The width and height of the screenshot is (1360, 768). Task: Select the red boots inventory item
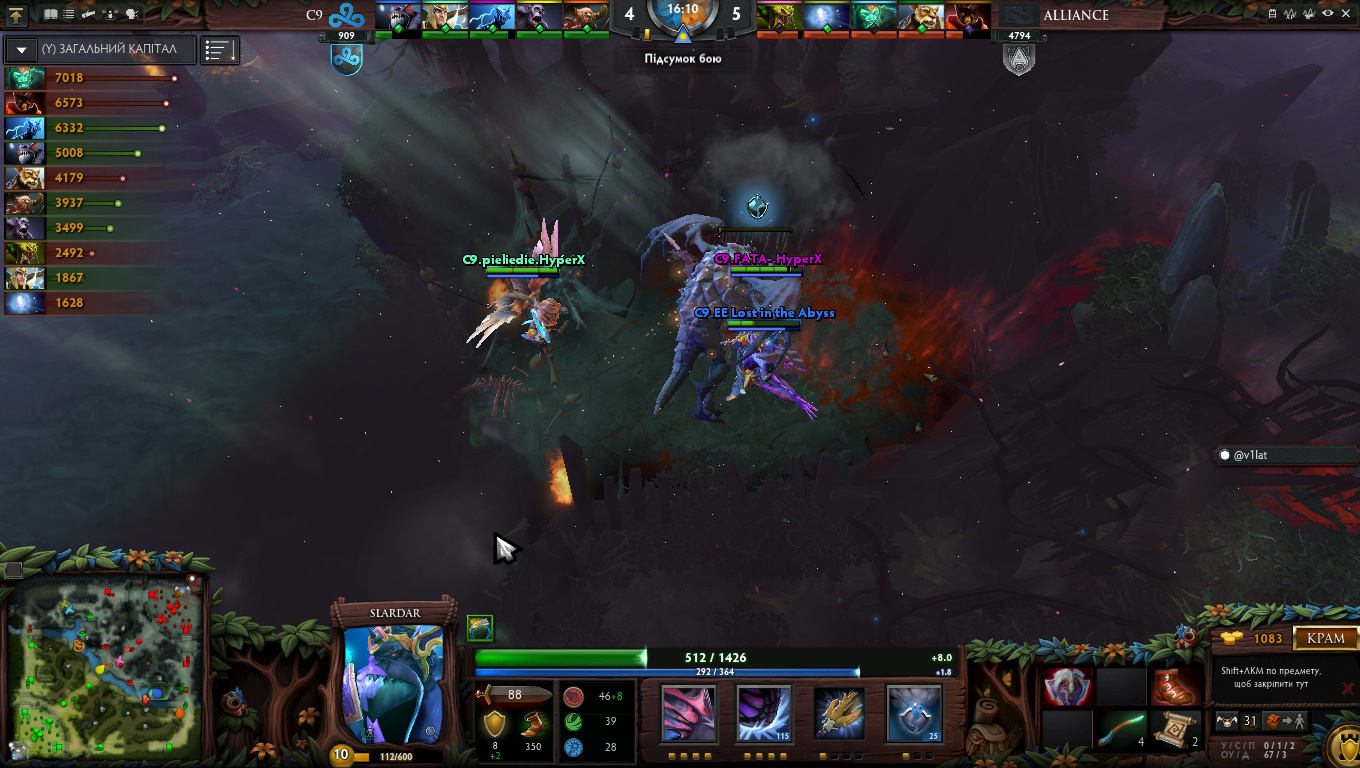(1176, 687)
